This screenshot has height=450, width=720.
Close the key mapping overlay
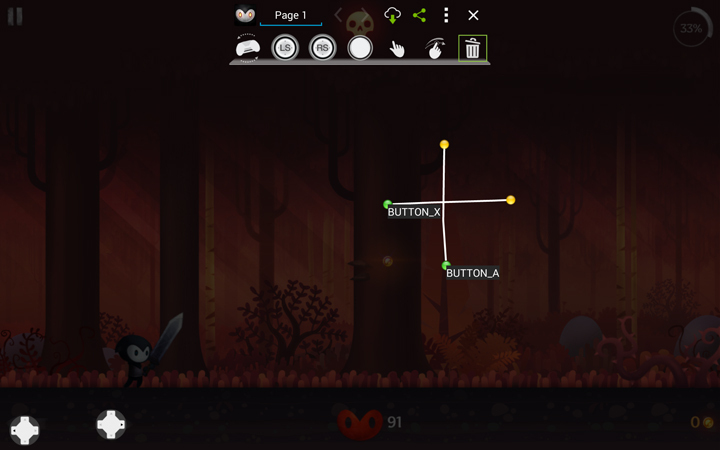[x=473, y=15]
